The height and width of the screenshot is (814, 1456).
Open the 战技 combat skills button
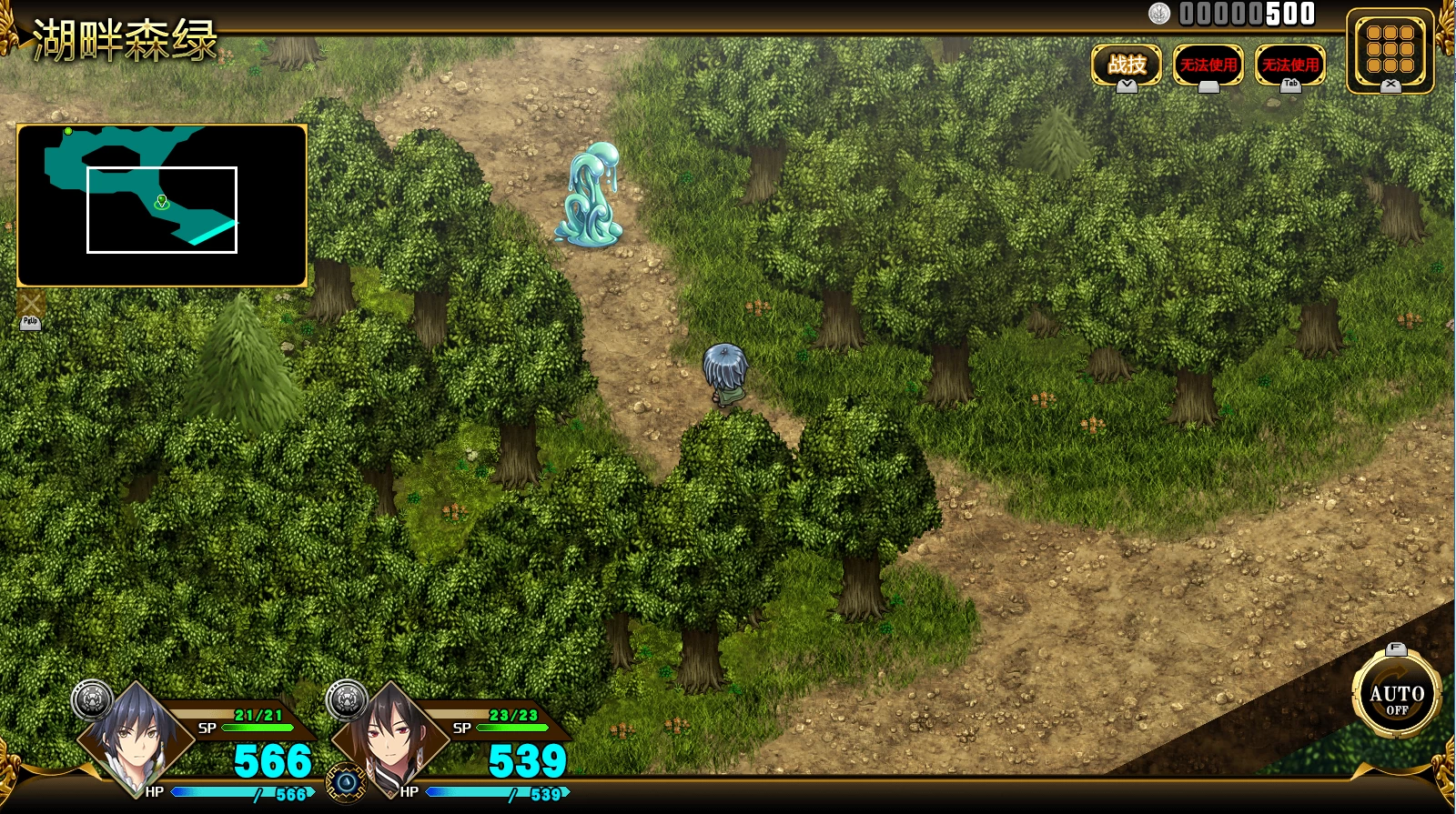(x=1127, y=65)
